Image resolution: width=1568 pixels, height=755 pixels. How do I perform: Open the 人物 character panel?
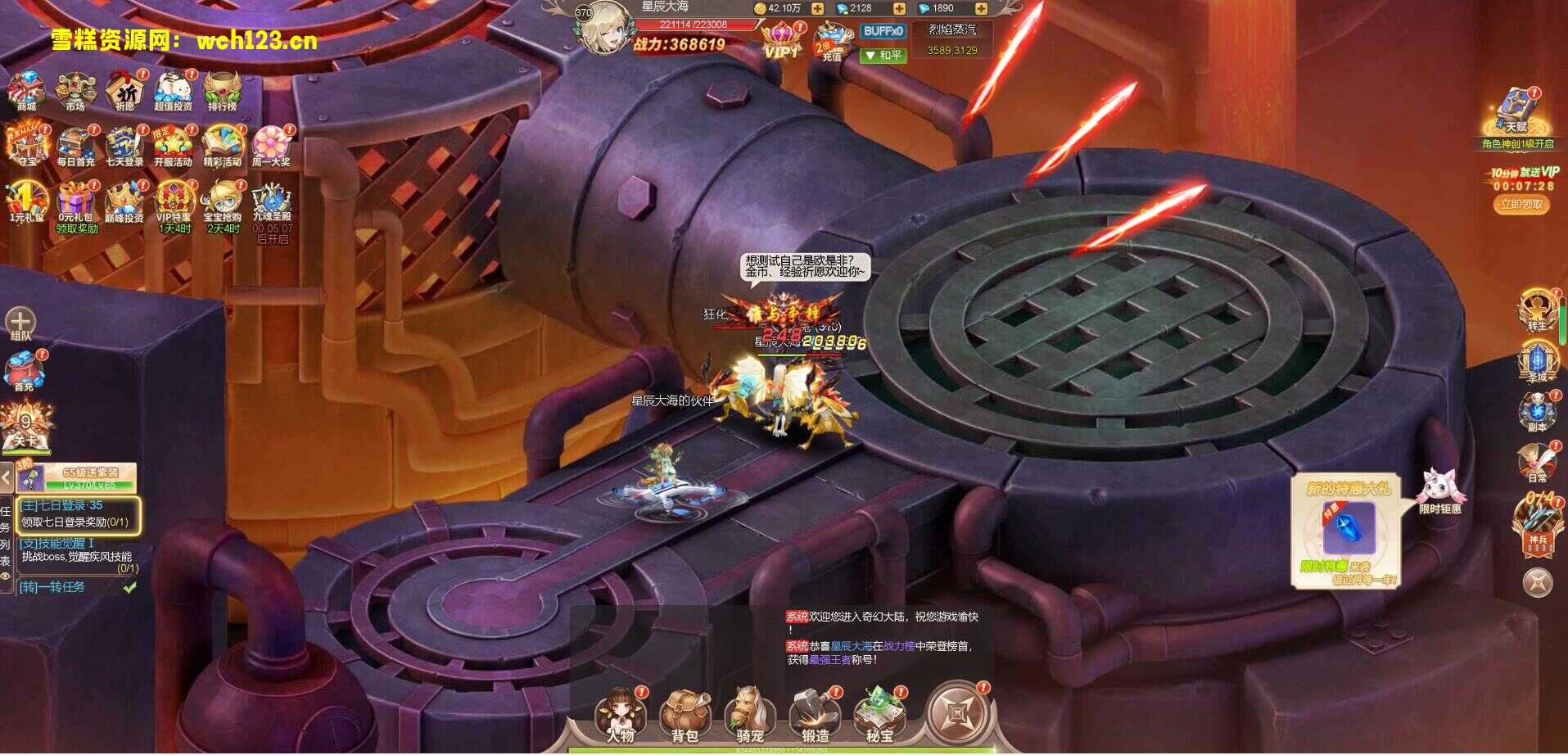[620, 713]
